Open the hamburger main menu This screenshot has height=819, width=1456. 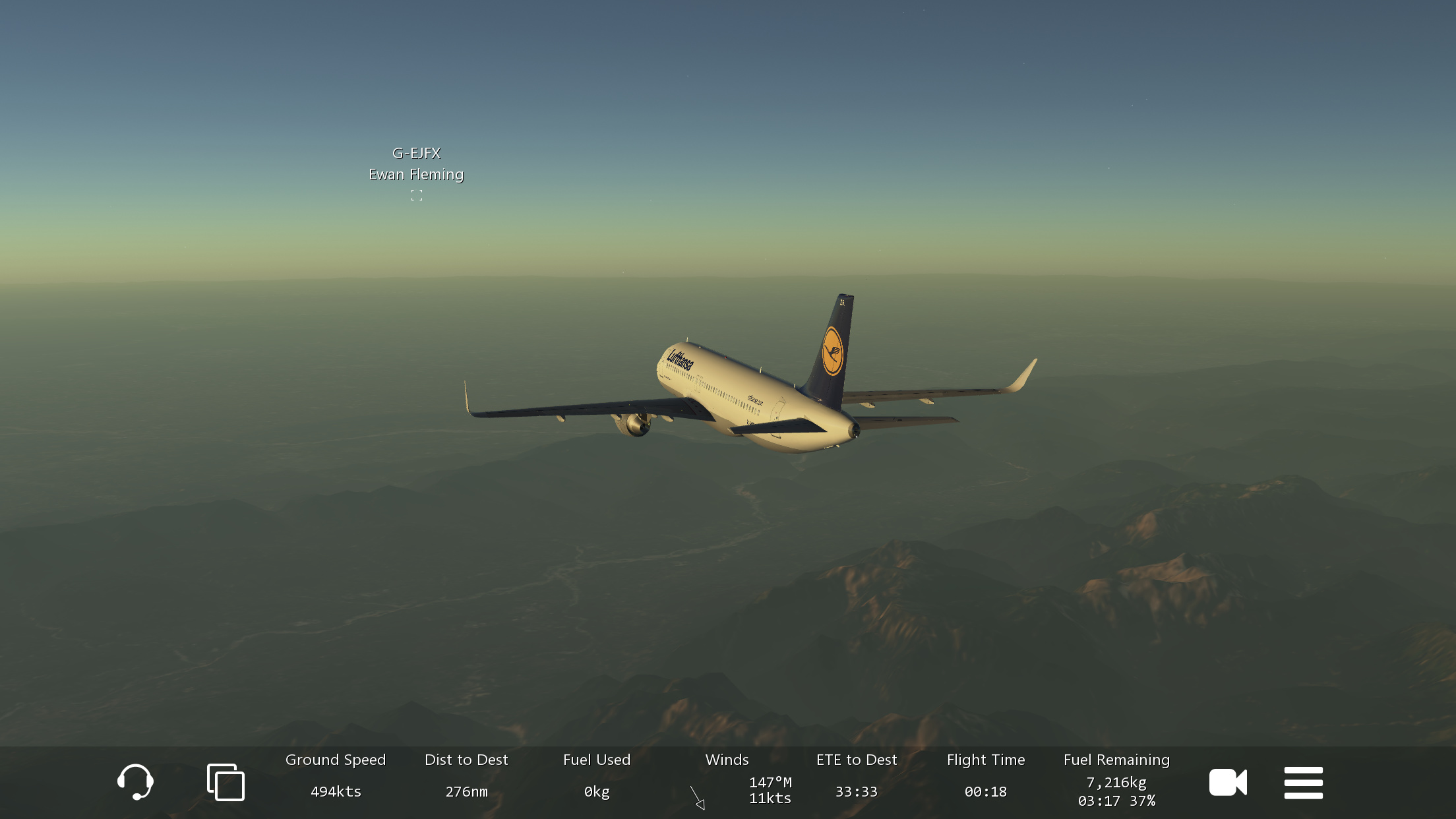click(x=1303, y=783)
